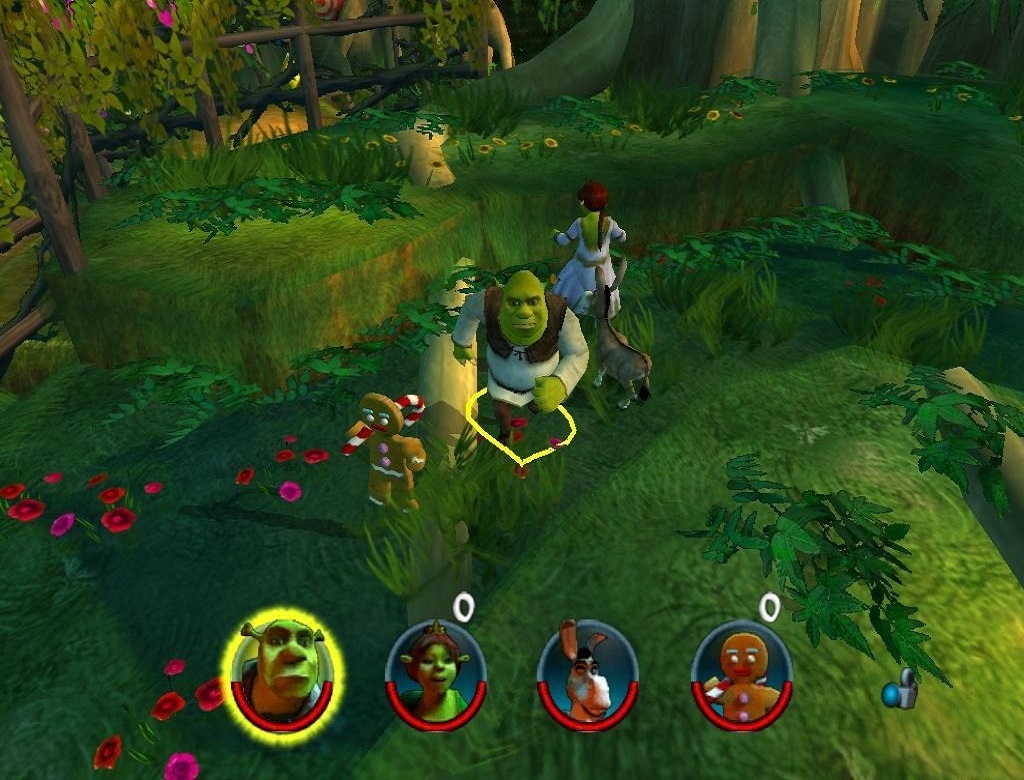Switch to the Fiona portrait
Screen dimensions: 1024x780
pos(436,671)
